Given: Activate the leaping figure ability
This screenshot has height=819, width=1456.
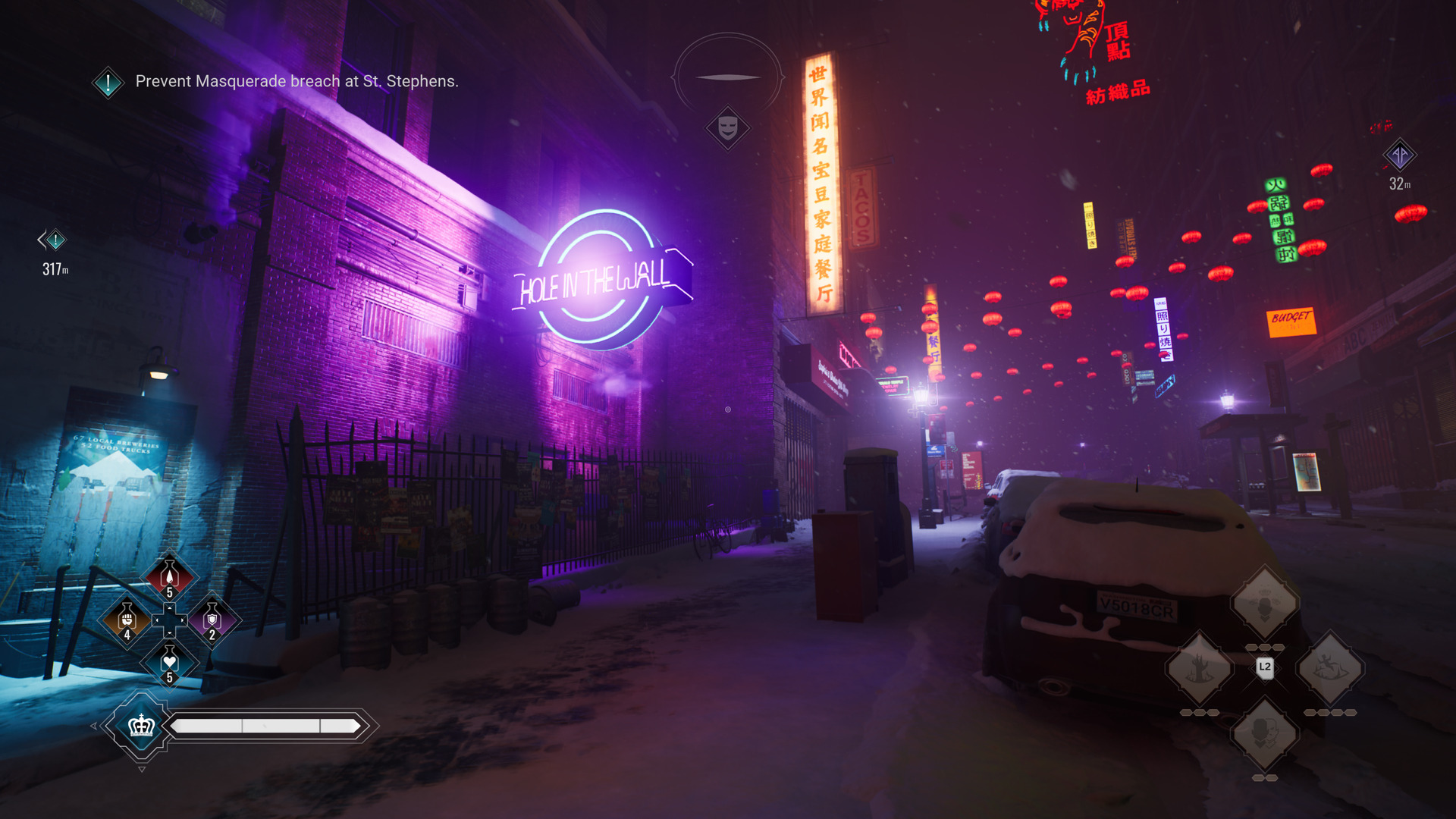Looking at the screenshot, I should [1329, 668].
